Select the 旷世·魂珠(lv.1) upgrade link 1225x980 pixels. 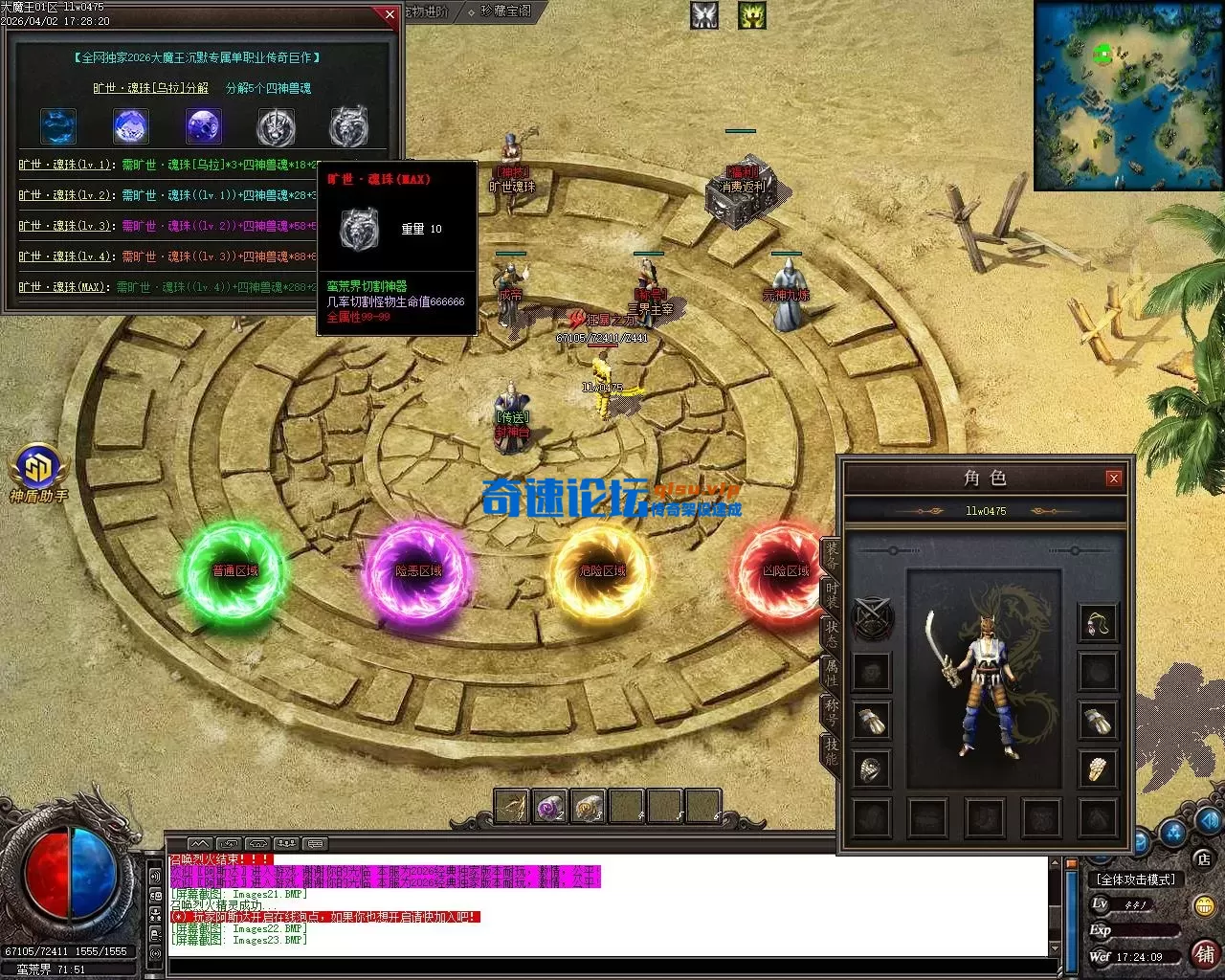coord(65,165)
